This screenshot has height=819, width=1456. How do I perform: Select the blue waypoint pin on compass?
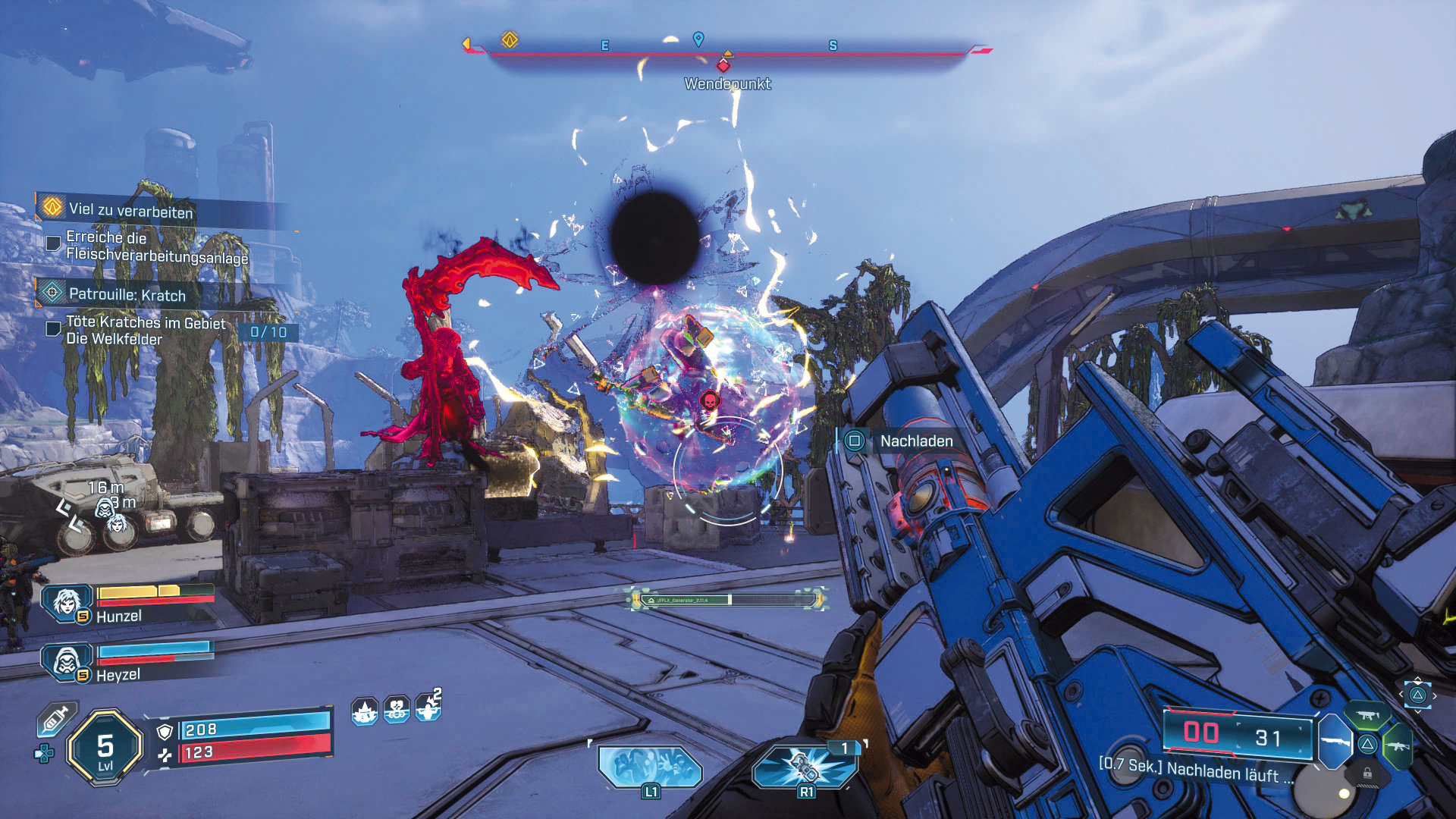[x=698, y=39]
